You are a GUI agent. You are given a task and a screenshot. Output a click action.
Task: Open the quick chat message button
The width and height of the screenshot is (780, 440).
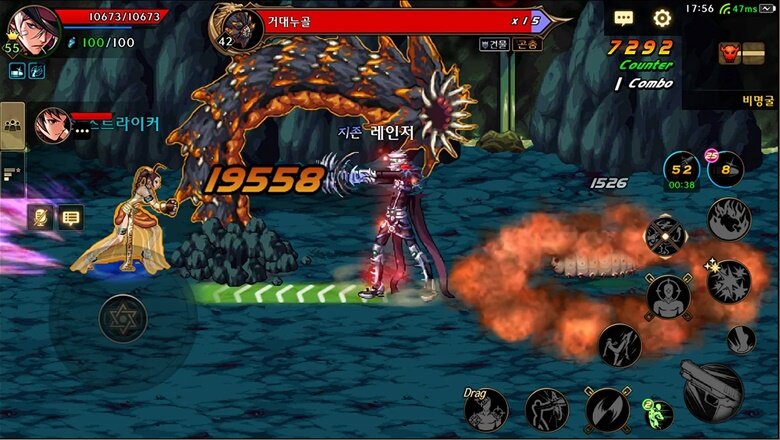pos(71,217)
